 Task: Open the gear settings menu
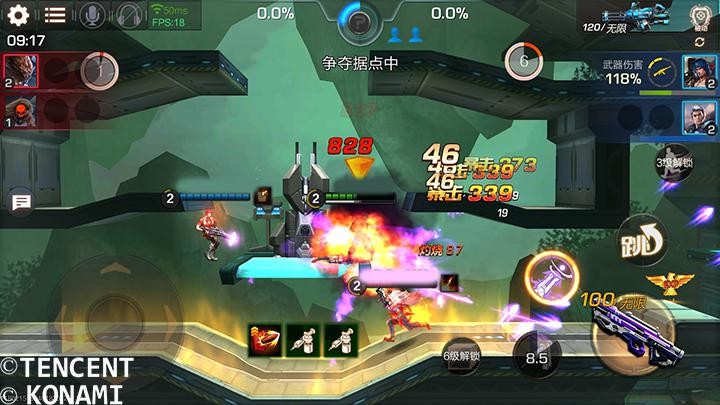coord(19,15)
